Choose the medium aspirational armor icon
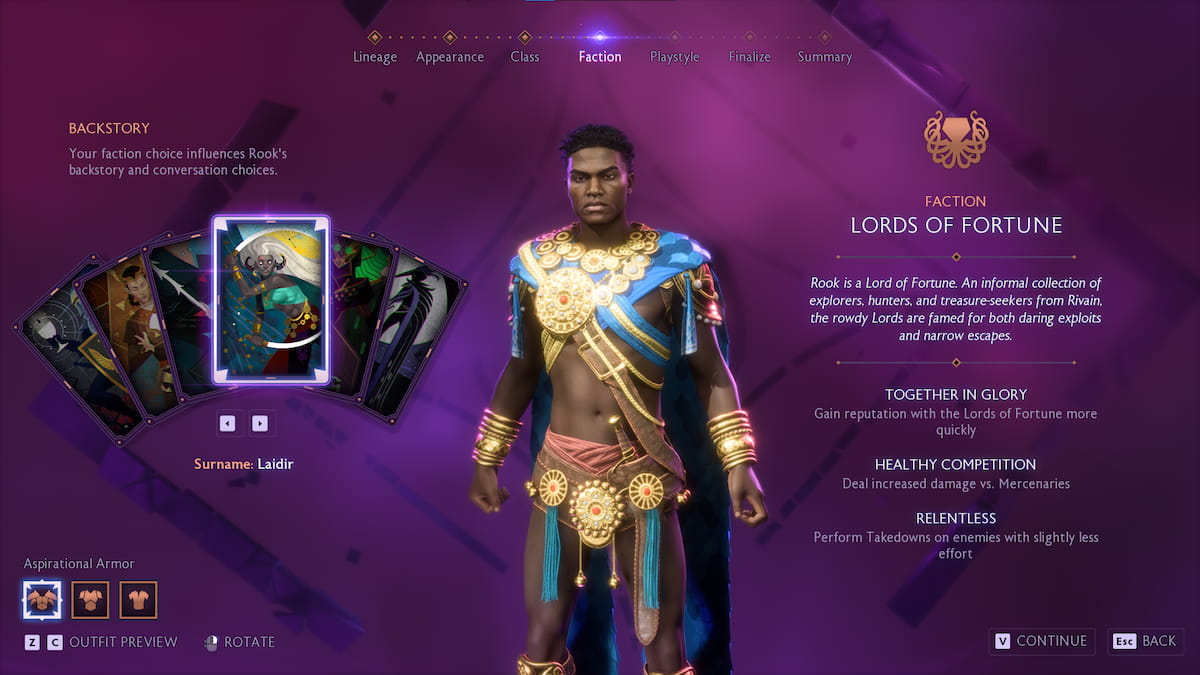The height and width of the screenshot is (675, 1200). pyautogui.click(x=91, y=600)
